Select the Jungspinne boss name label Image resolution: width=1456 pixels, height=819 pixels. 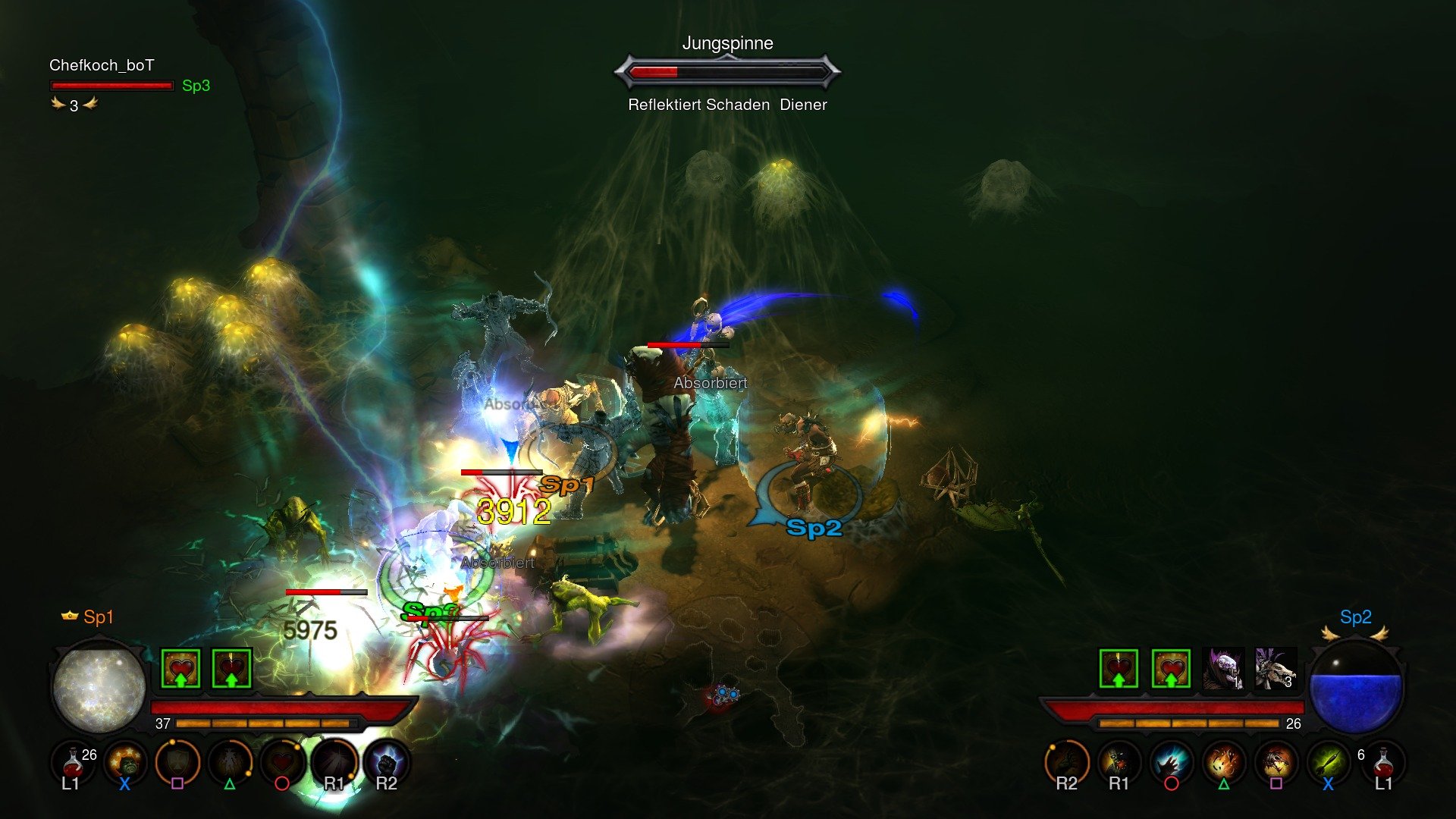727,43
